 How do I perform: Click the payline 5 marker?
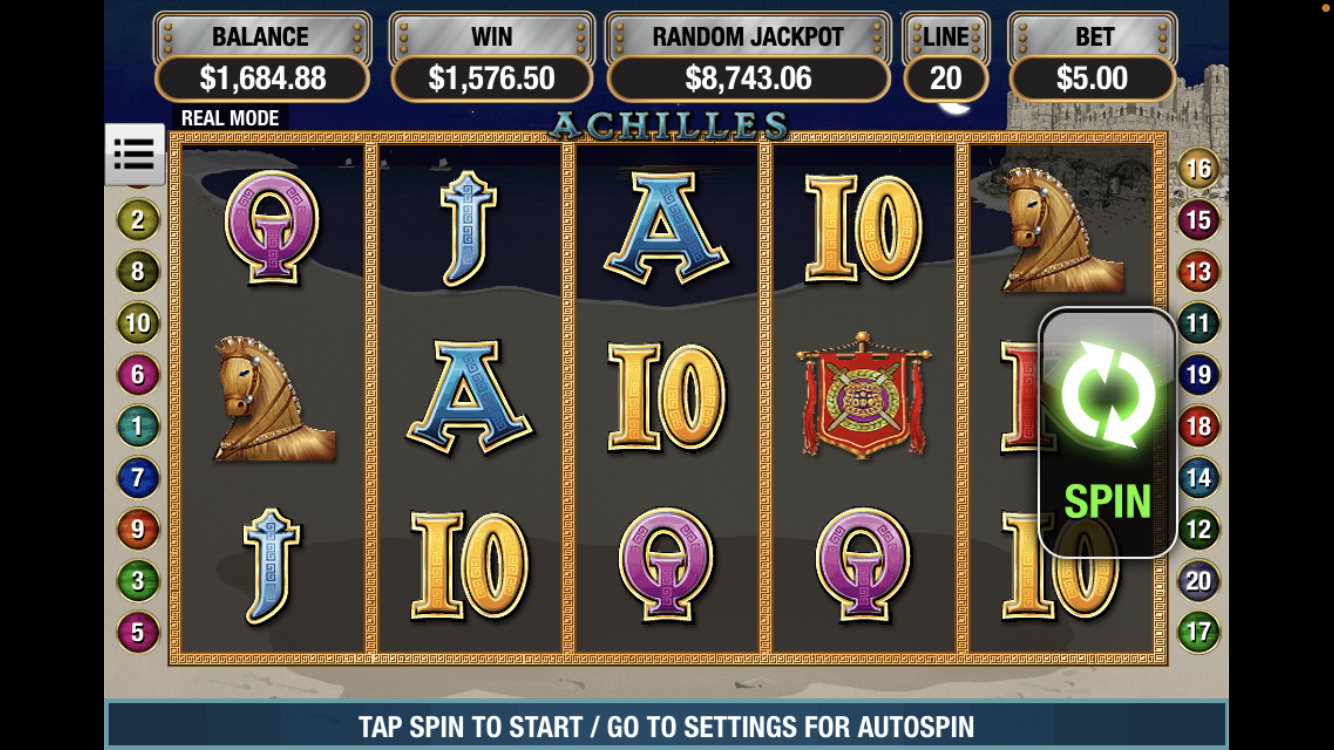pyautogui.click(x=138, y=632)
